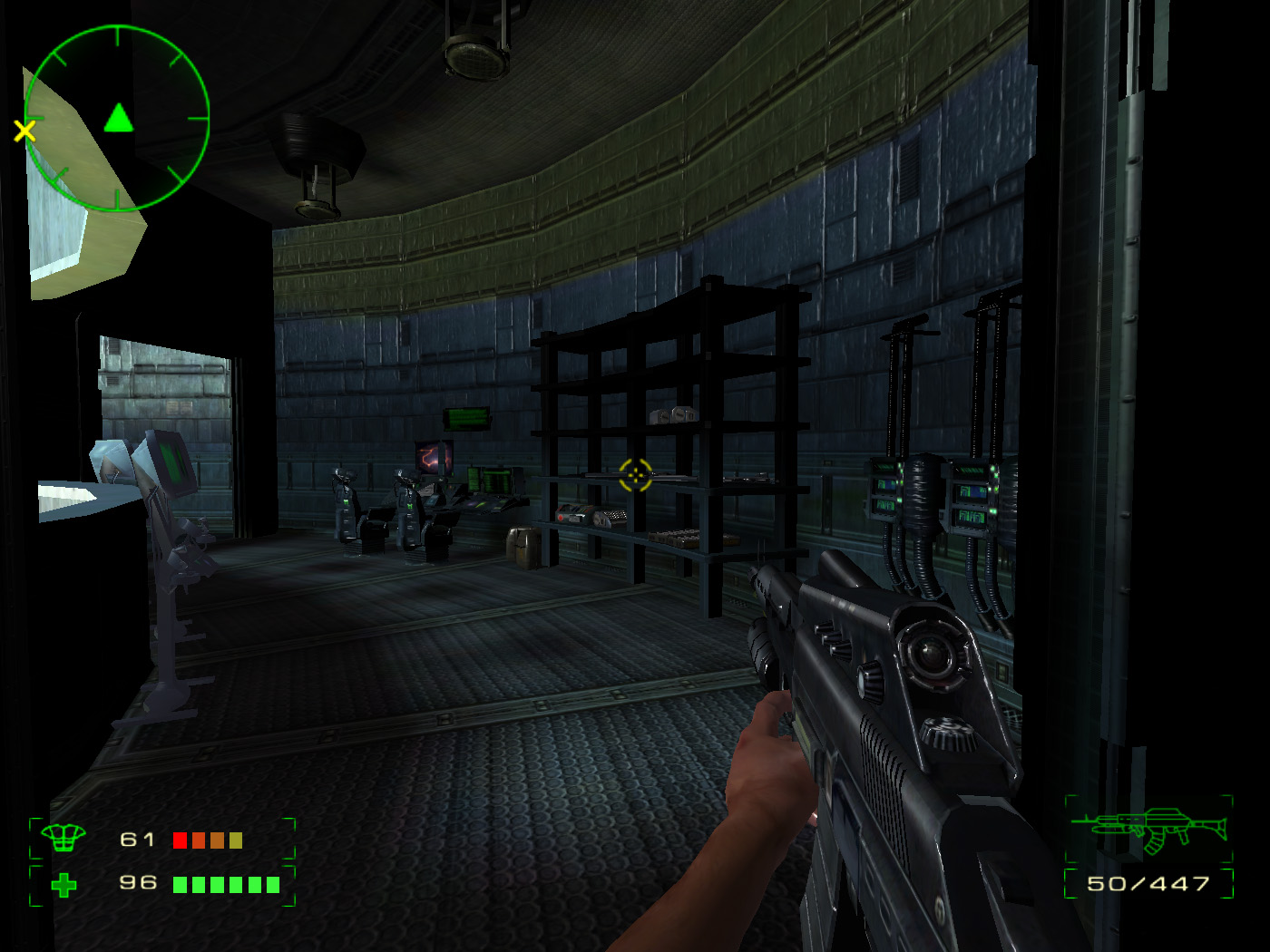Click the green health cross icon
The height and width of the screenshot is (952, 1270).
63,884
